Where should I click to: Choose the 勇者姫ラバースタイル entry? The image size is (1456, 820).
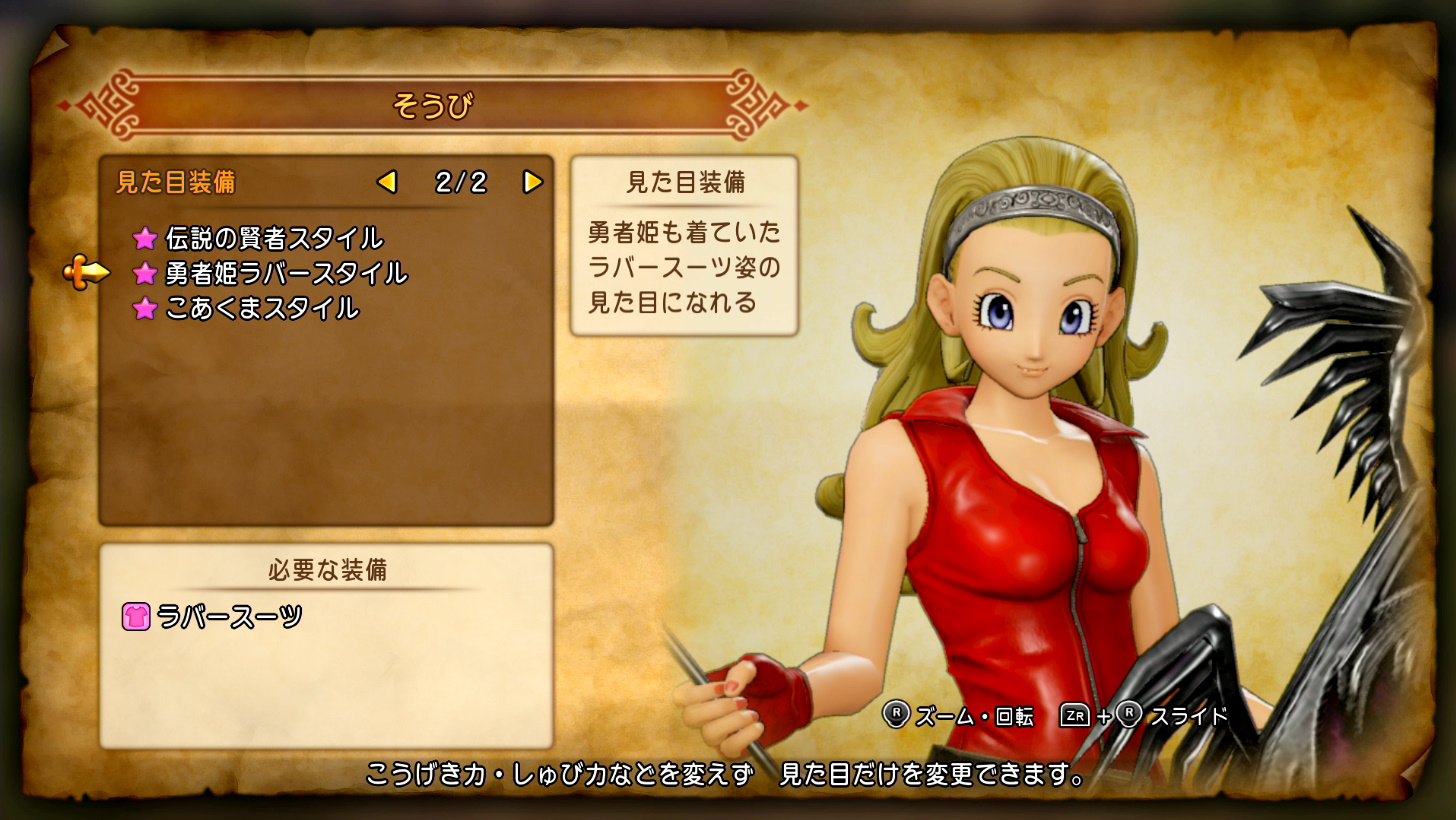285,273
